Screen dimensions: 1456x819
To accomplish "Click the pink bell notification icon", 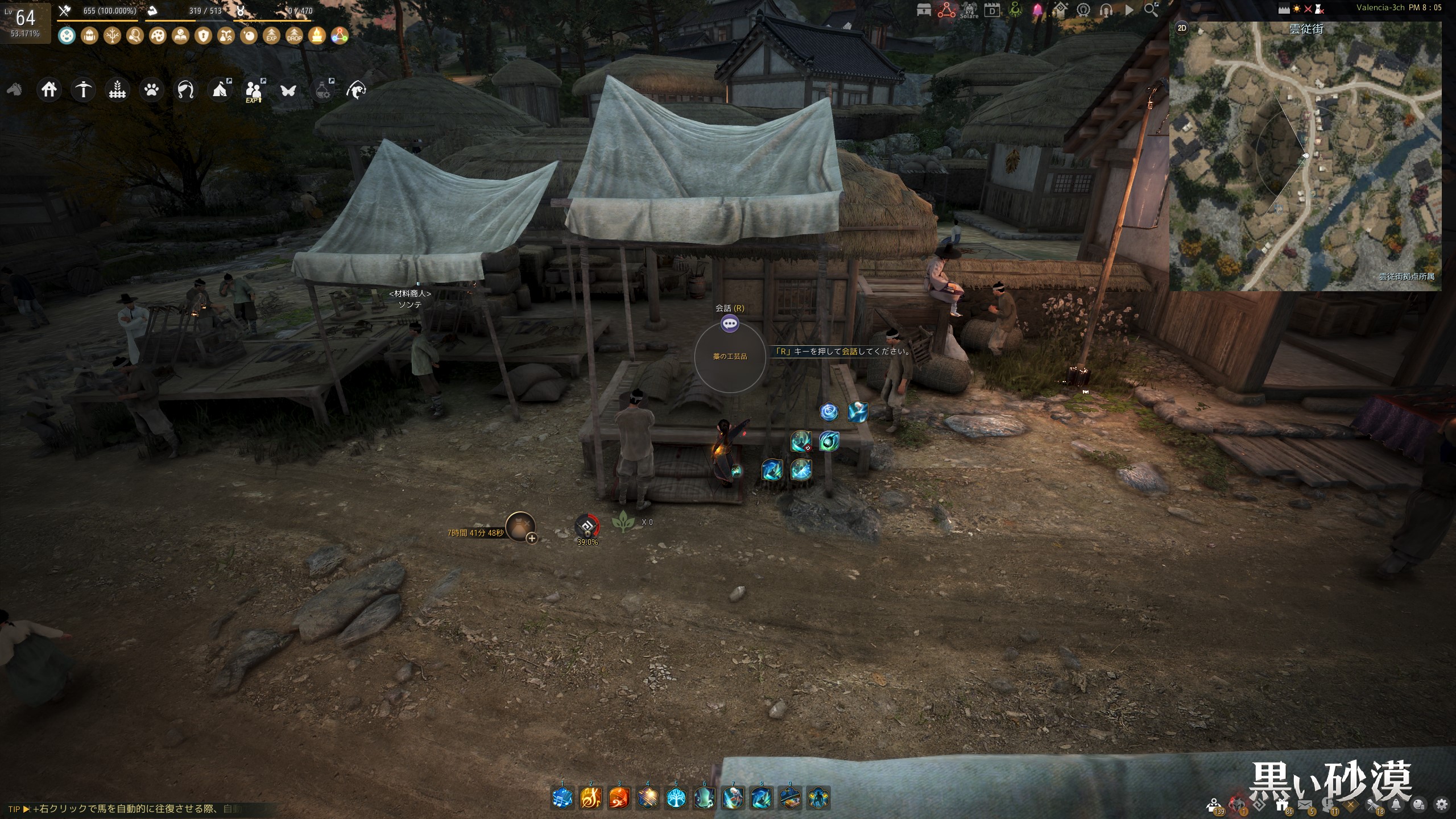I will (1038, 10).
